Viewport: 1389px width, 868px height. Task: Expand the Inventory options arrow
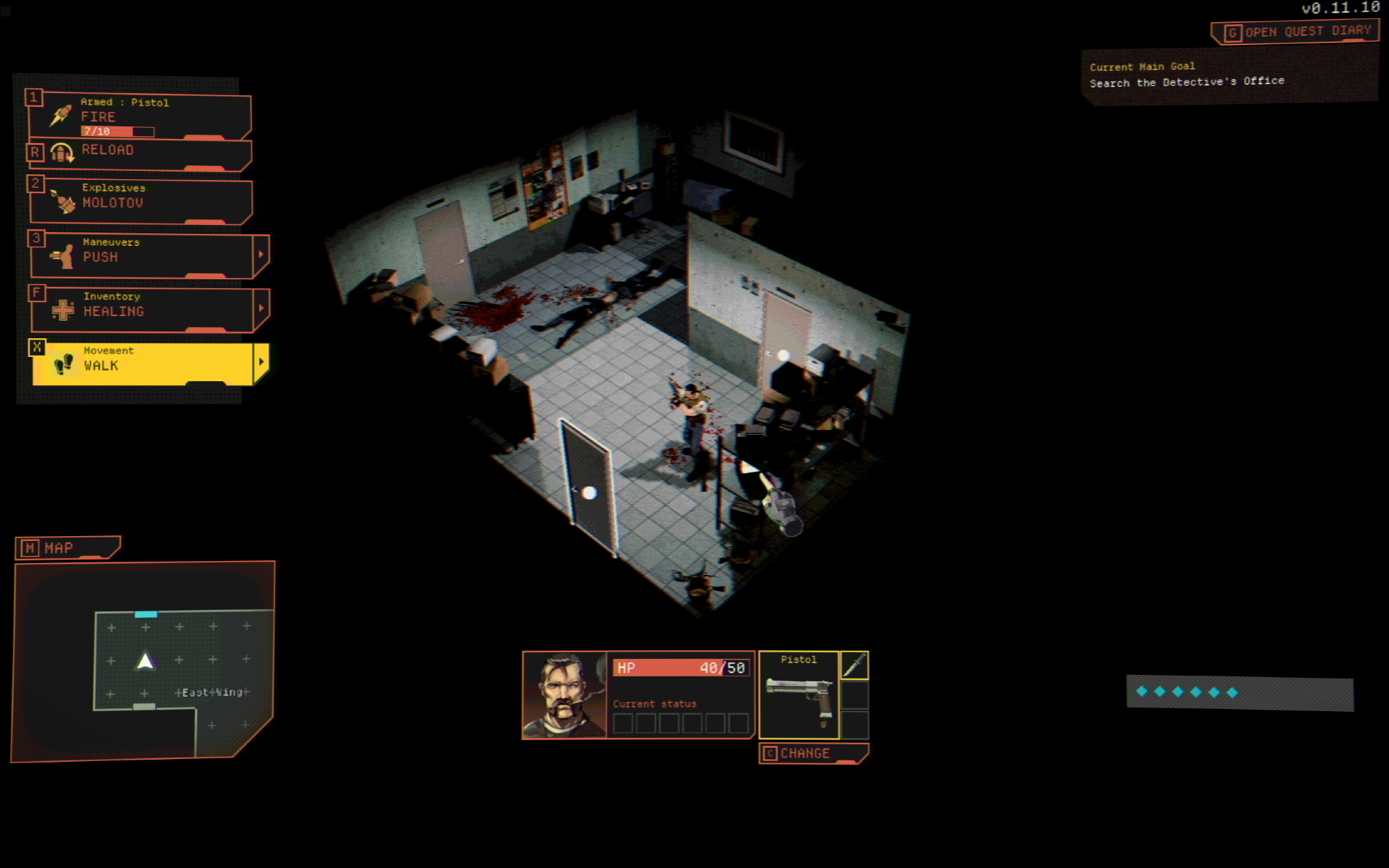(x=261, y=308)
